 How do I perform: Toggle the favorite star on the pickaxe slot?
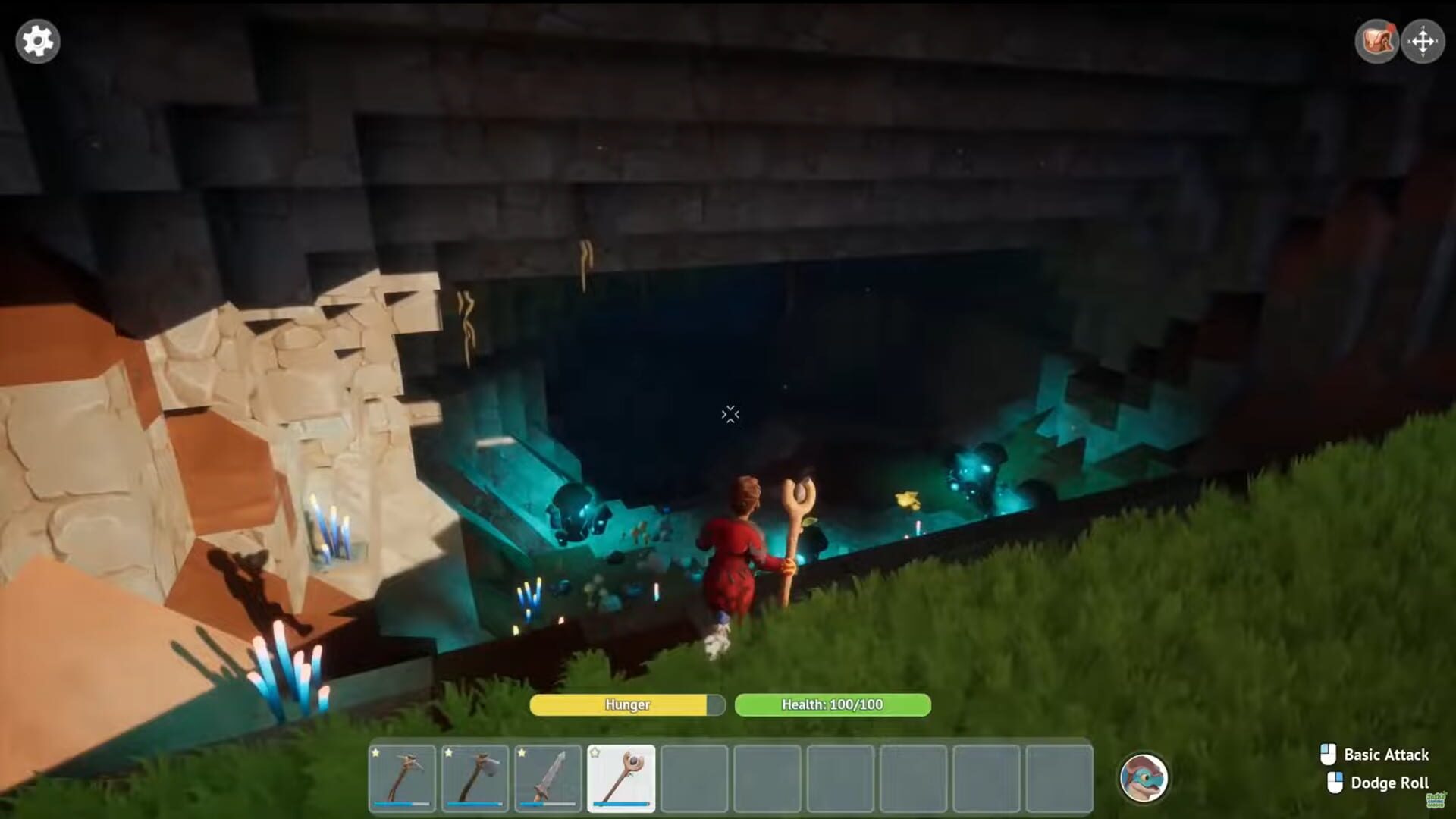point(375,753)
